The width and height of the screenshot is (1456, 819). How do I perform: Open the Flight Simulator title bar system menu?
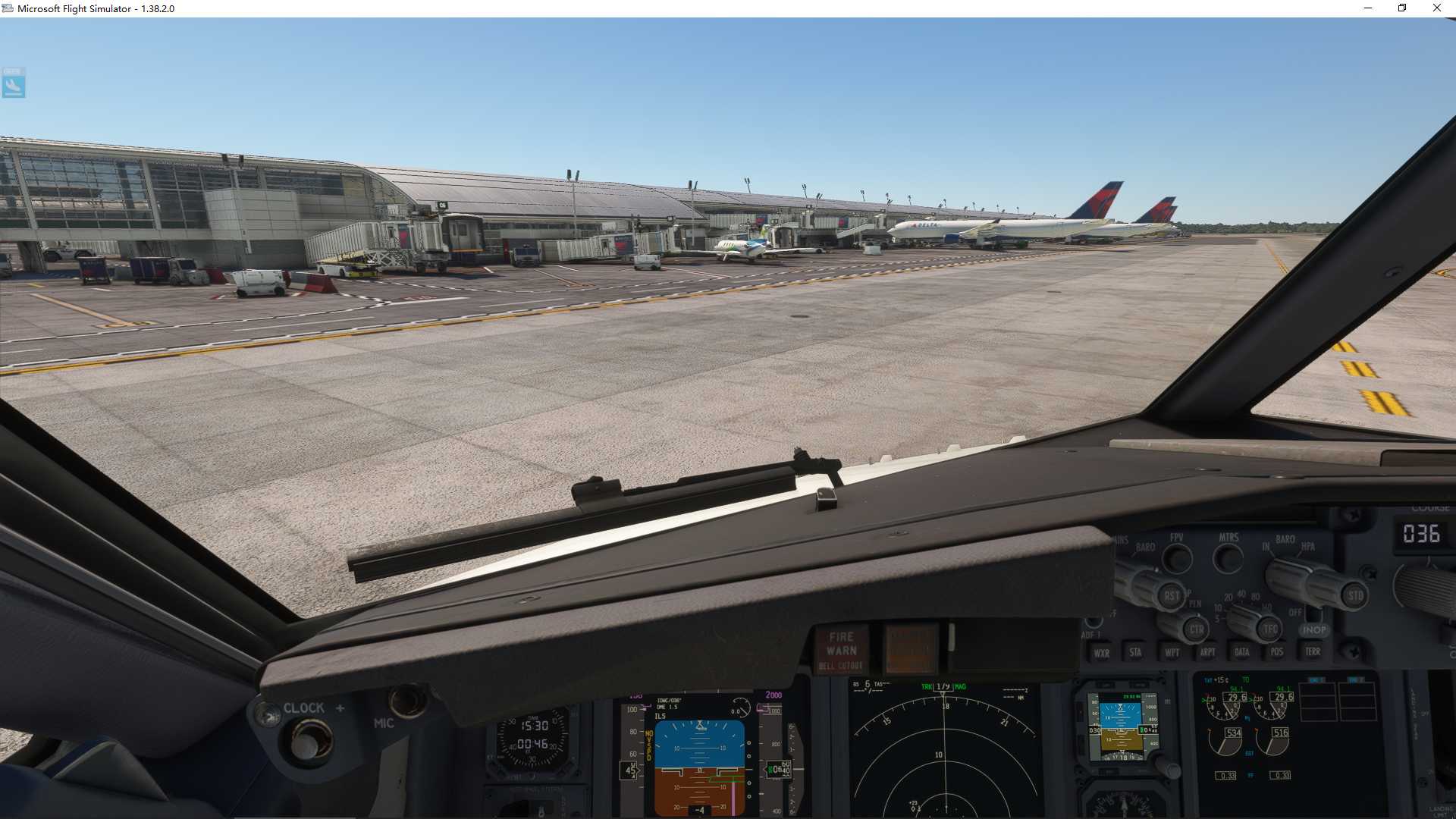click(9, 8)
